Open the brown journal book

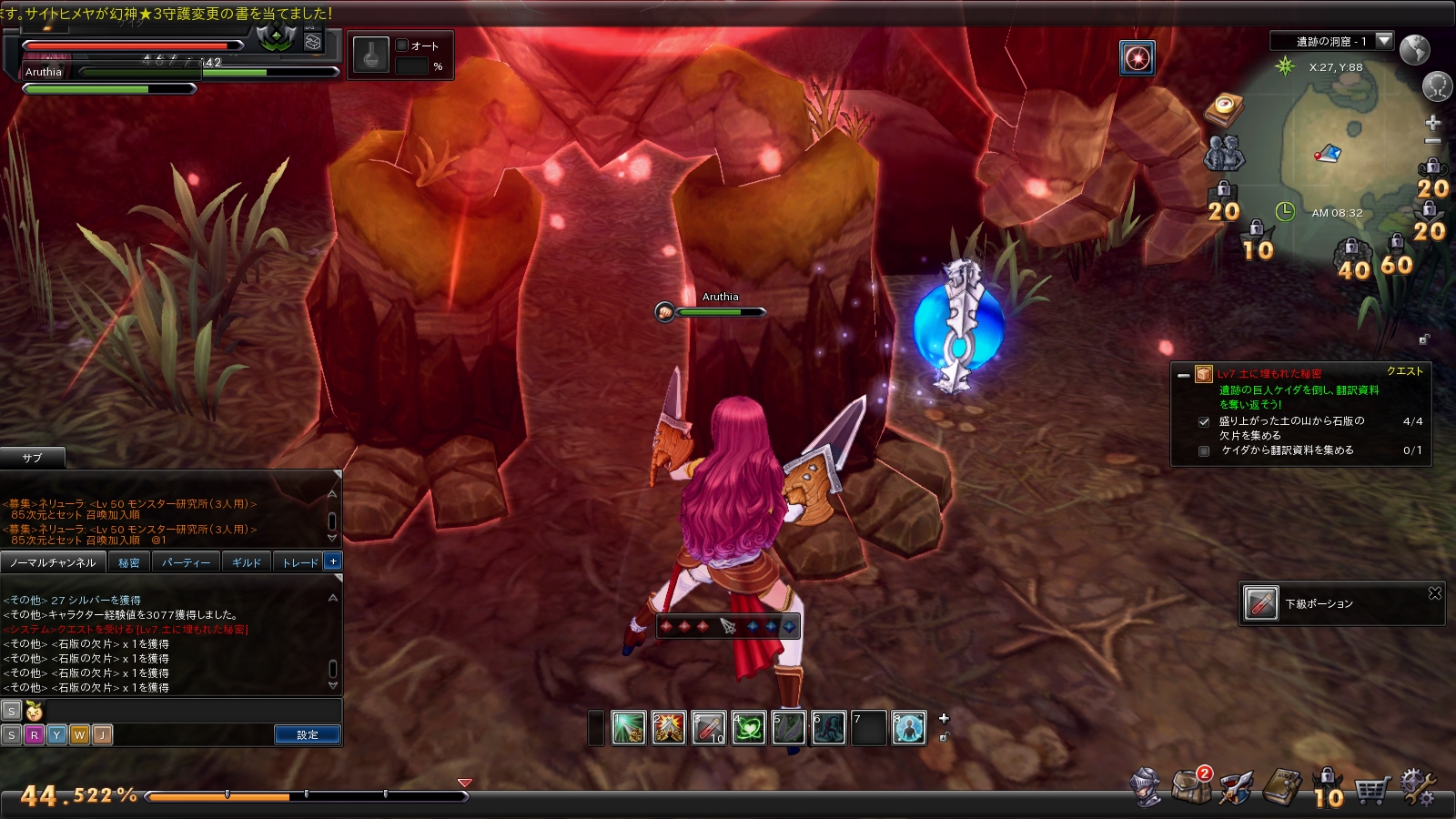click(x=1282, y=787)
